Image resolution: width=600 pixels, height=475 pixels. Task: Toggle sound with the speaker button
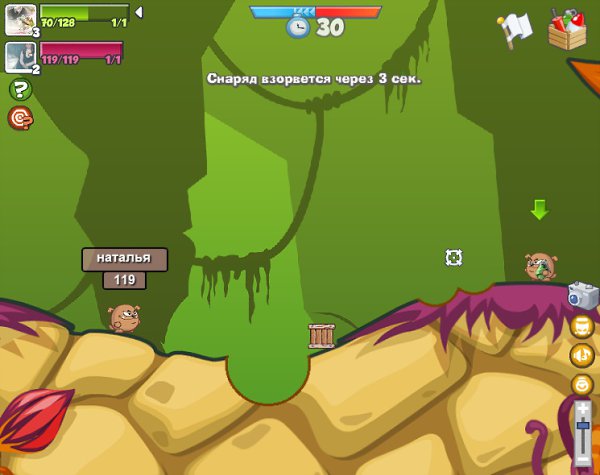[x=582, y=354]
